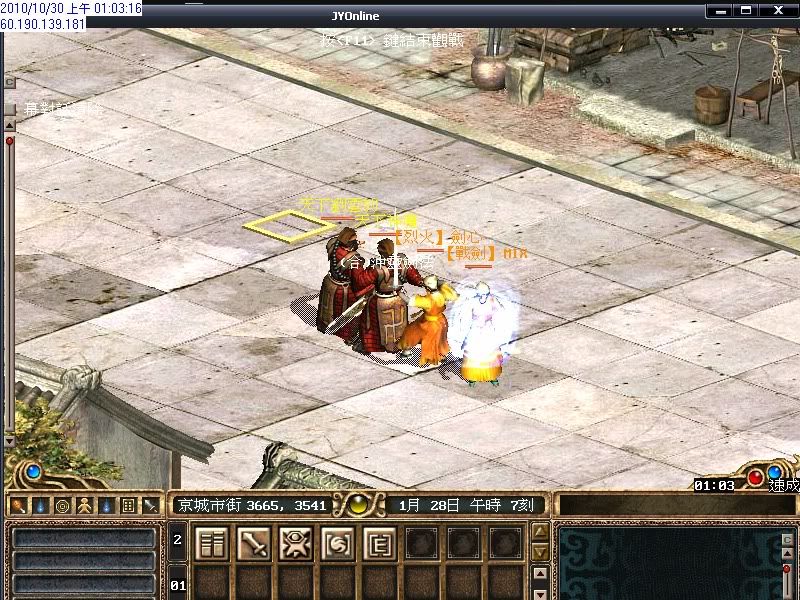
Task: Click the drumstick food icon
Action: click(18, 505)
